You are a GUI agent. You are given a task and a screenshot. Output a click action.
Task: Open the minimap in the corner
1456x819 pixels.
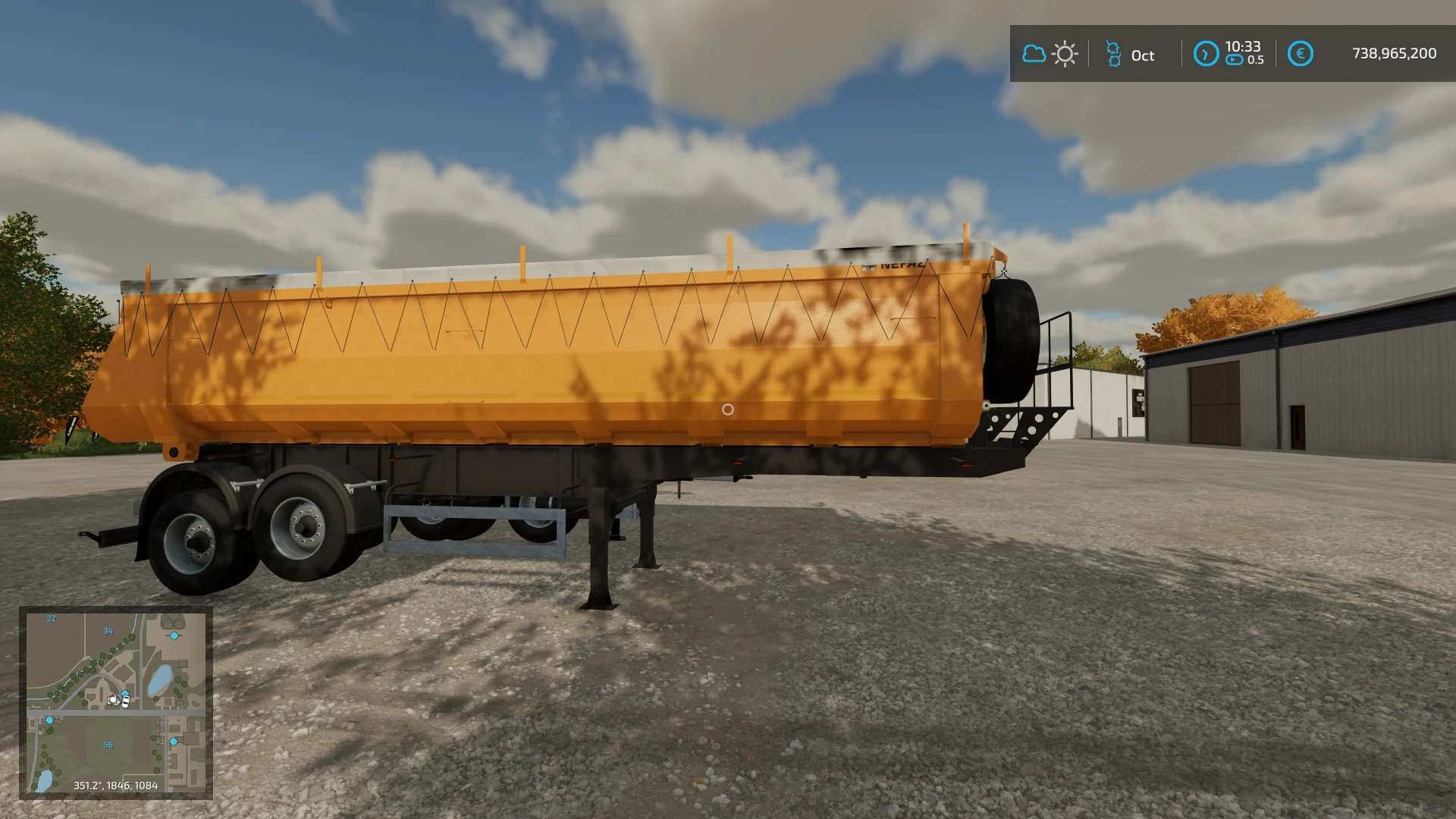point(115,702)
